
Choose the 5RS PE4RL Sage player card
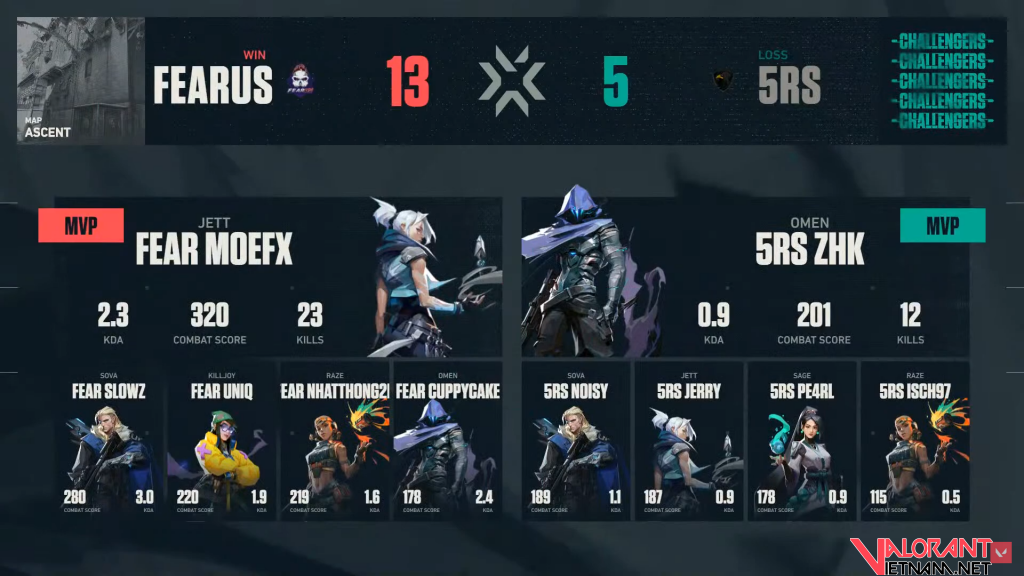point(802,441)
